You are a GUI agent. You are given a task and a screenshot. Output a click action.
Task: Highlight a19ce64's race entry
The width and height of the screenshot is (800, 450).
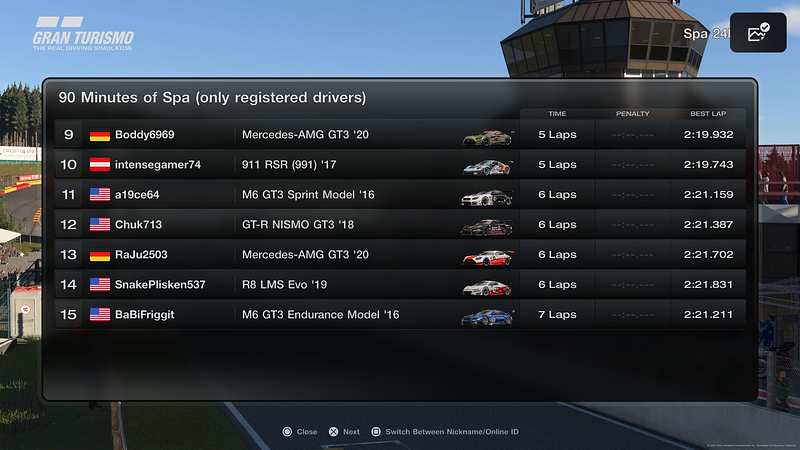[400, 195]
